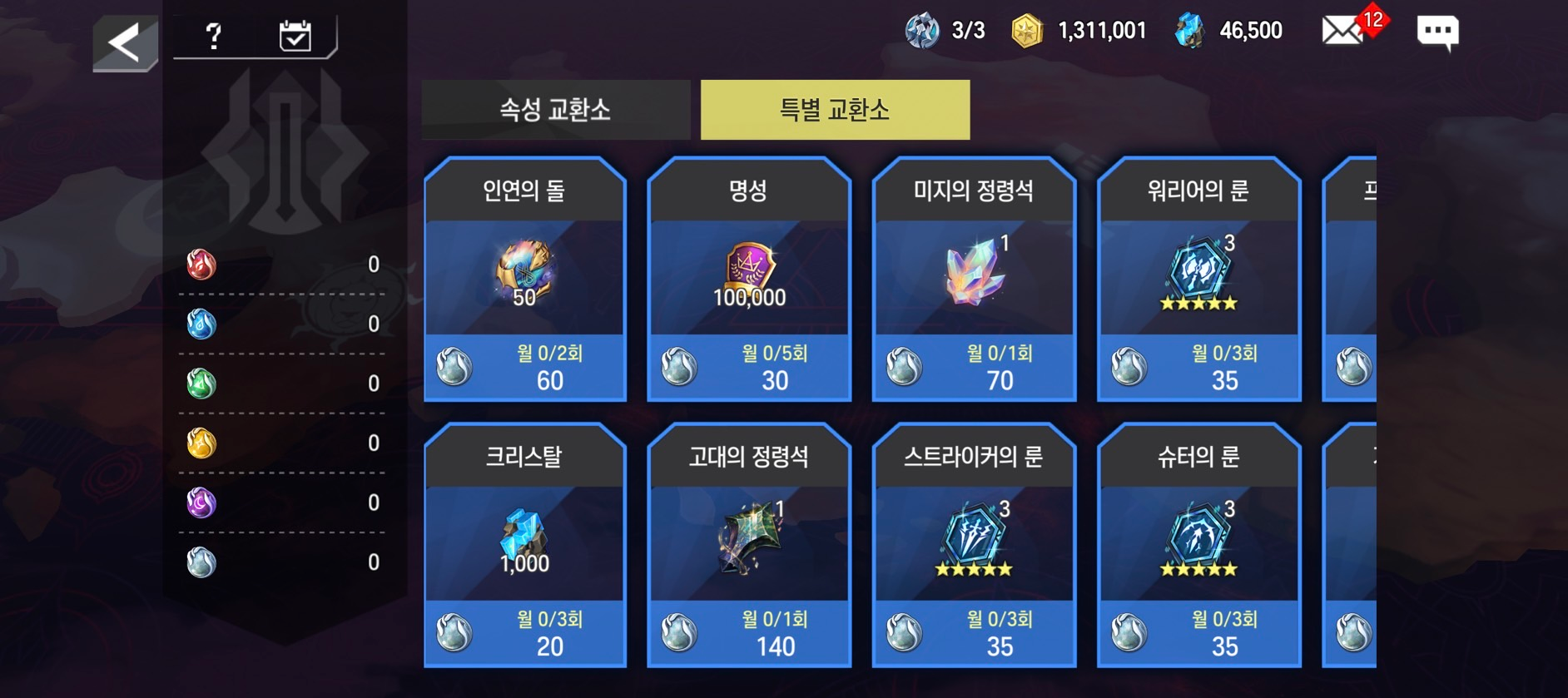This screenshot has width=1568, height=698.
Task: Go back with the arrow button
Action: [x=125, y=42]
